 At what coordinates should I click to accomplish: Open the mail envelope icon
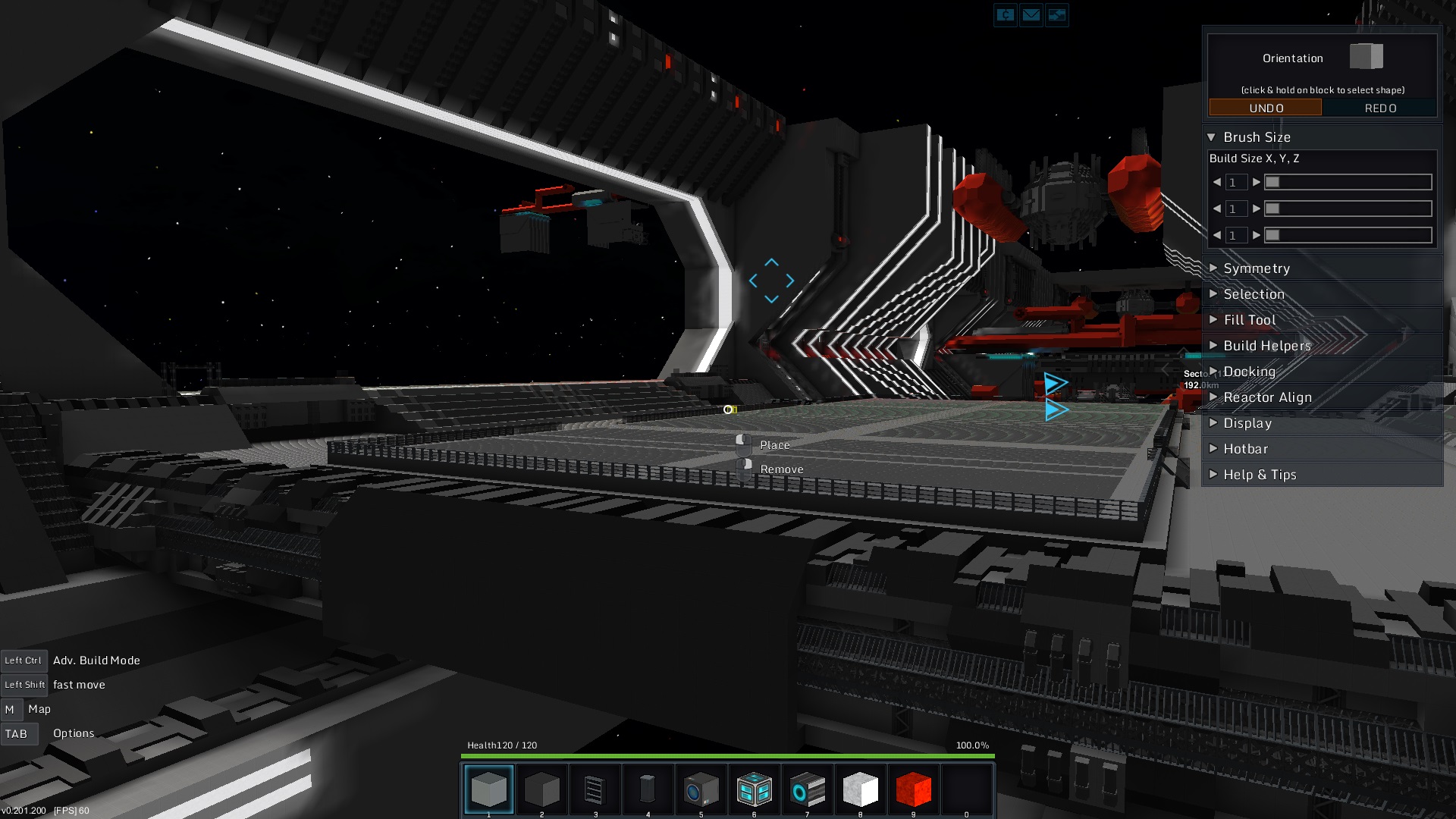(x=1031, y=14)
